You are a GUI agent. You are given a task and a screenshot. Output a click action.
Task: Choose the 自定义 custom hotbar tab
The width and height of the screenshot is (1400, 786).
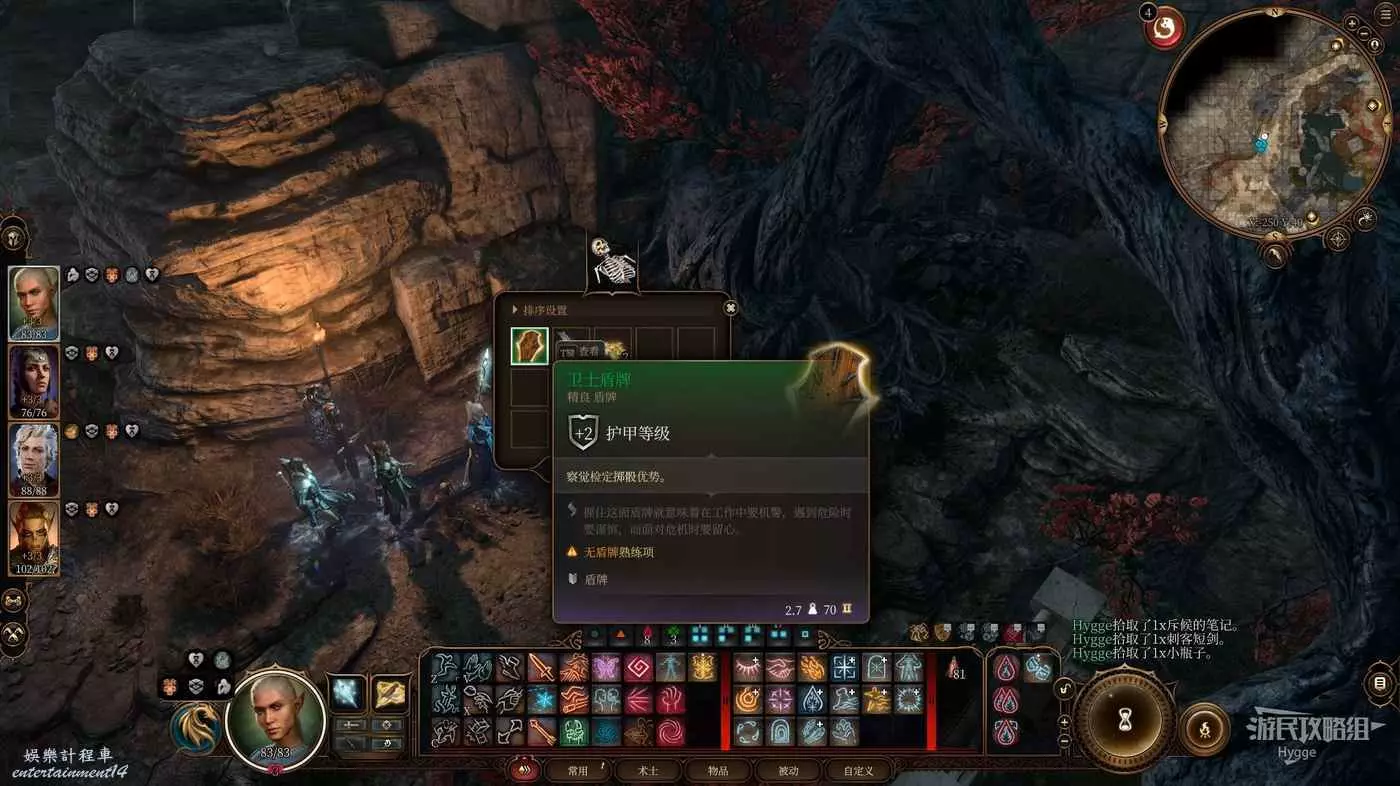point(858,771)
